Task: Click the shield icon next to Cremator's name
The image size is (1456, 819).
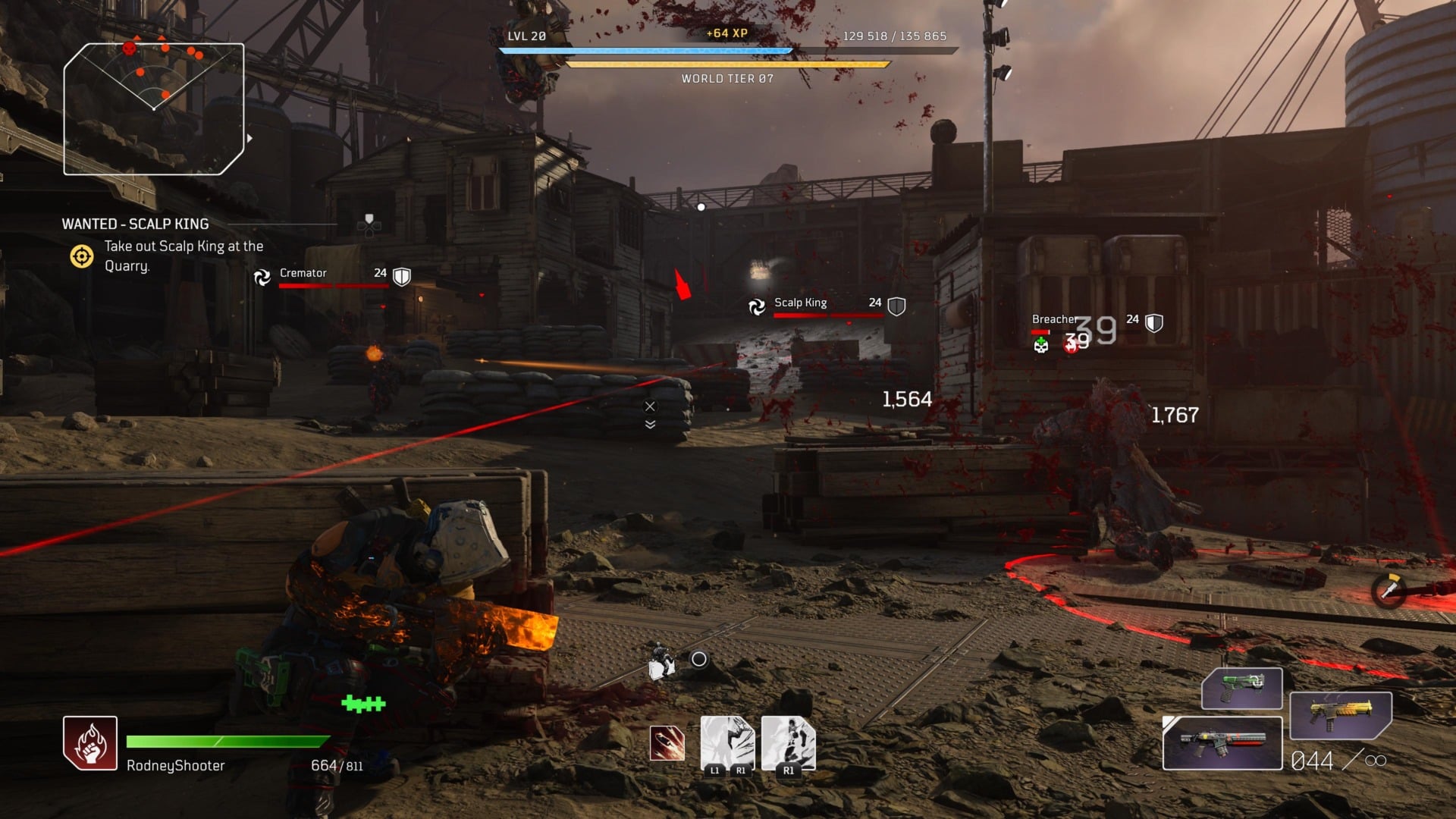Action: click(402, 275)
